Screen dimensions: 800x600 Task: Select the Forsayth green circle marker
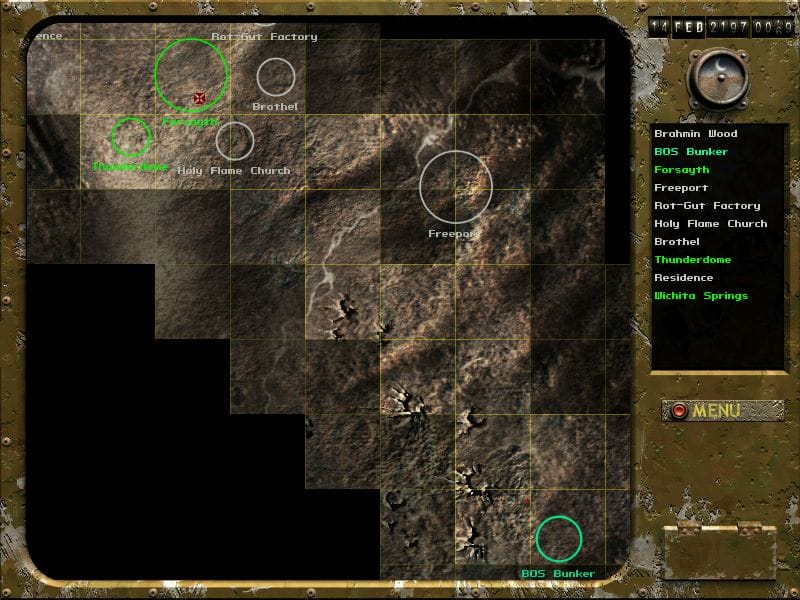pyautogui.click(x=192, y=74)
